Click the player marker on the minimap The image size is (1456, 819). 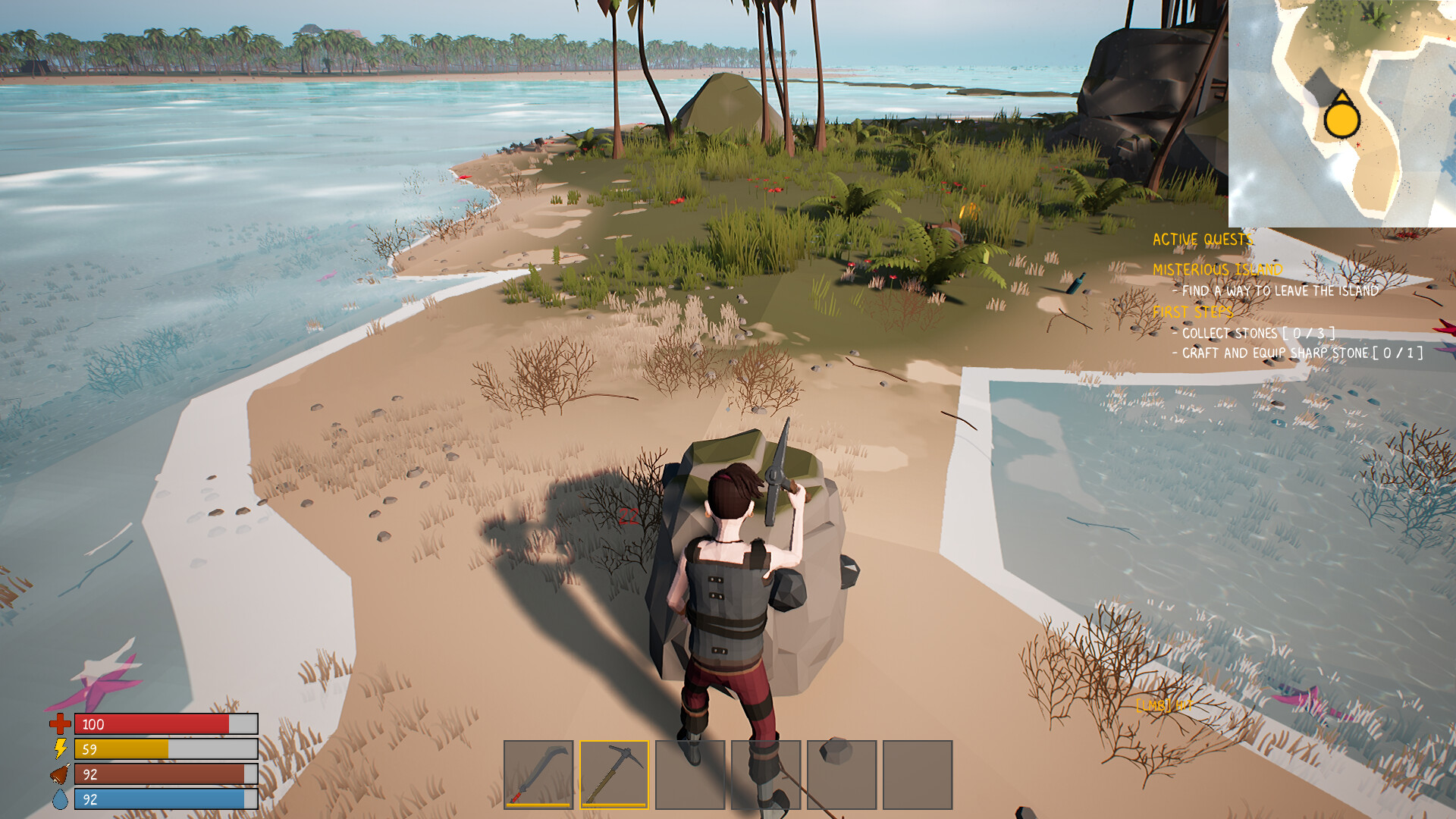[x=1341, y=119]
